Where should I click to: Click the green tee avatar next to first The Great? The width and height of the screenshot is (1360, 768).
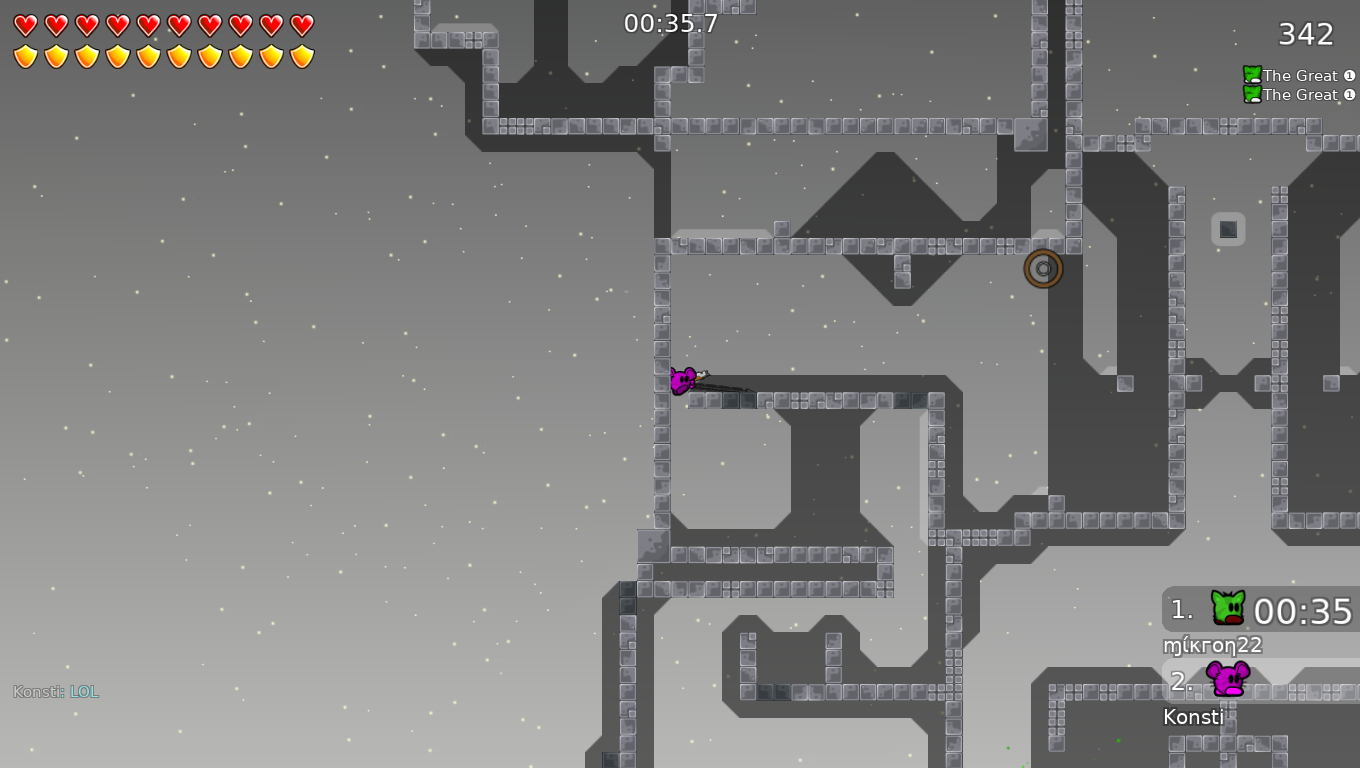[1250, 74]
